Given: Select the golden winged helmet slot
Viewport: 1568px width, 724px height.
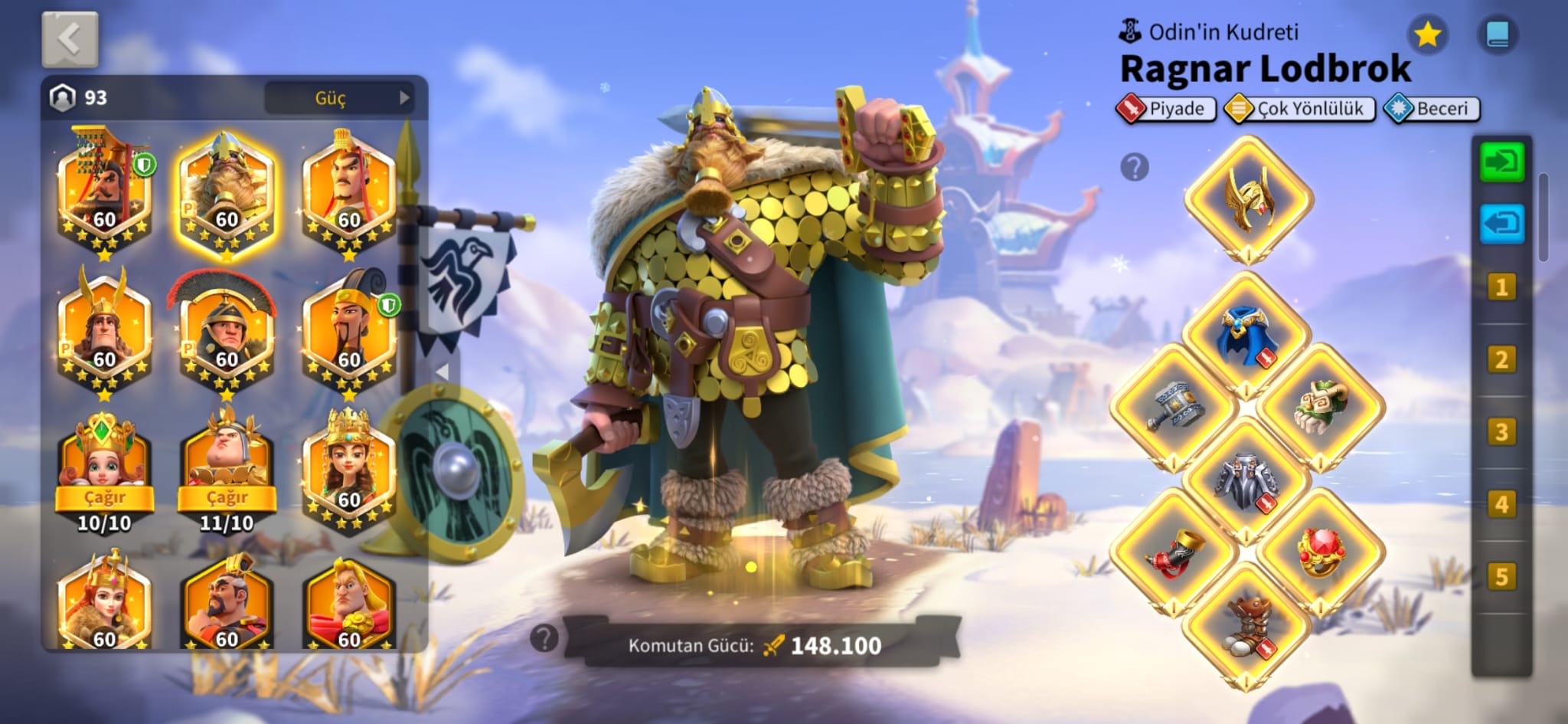Looking at the screenshot, I should coord(1248,199).
